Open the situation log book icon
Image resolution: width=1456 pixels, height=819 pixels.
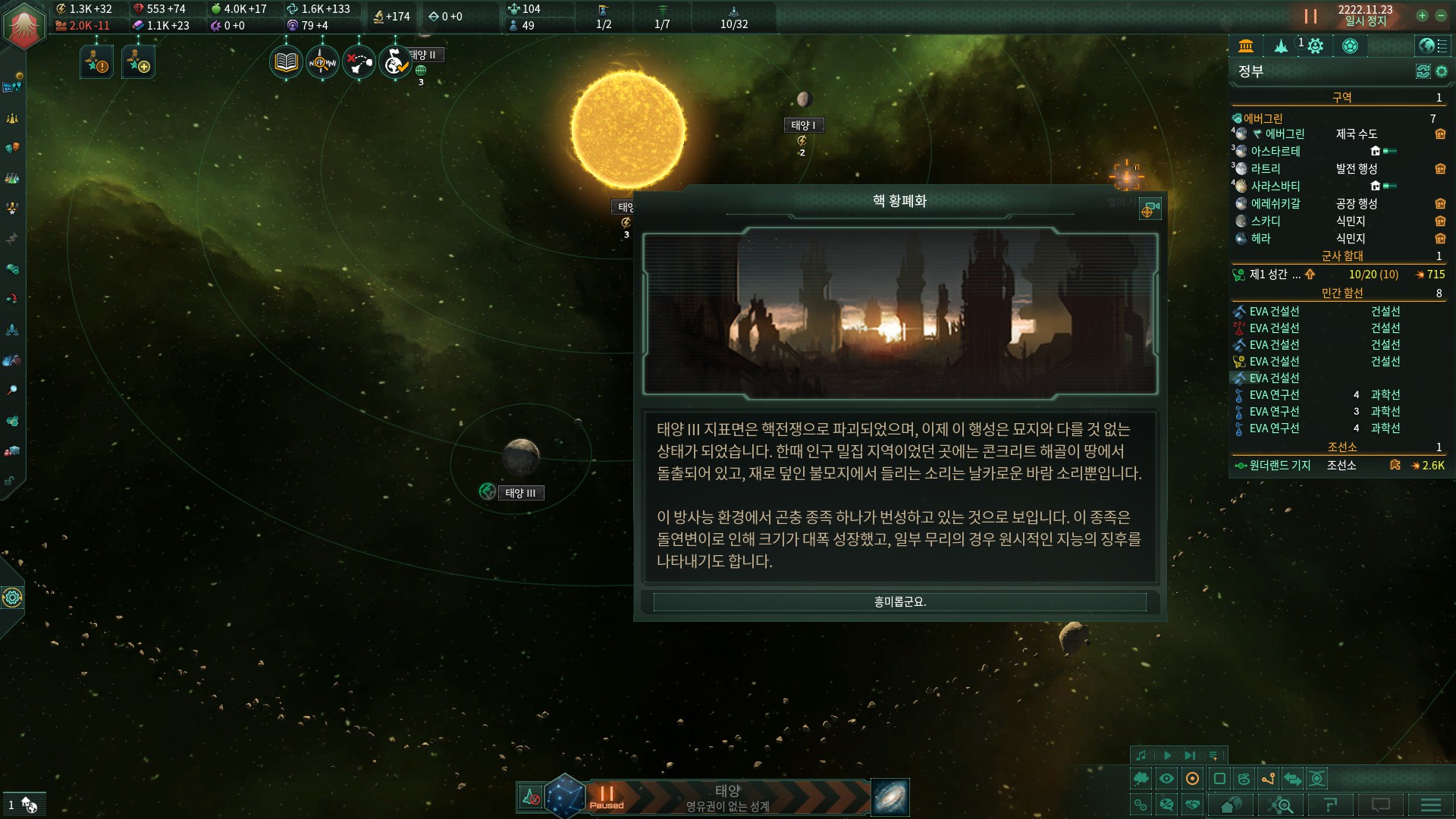click(286, 61)
